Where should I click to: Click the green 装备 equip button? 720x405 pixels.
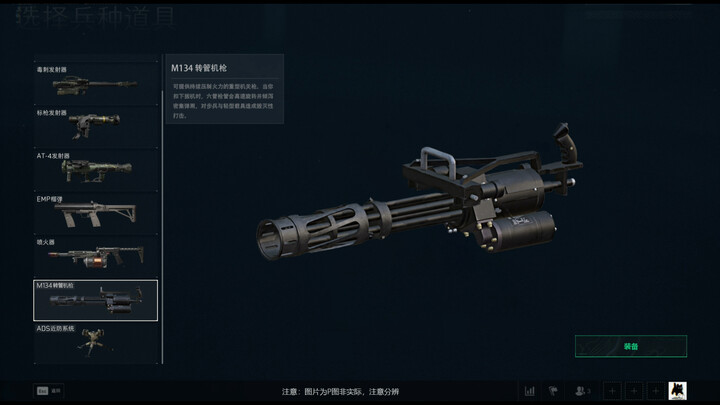tap(630, 346)
